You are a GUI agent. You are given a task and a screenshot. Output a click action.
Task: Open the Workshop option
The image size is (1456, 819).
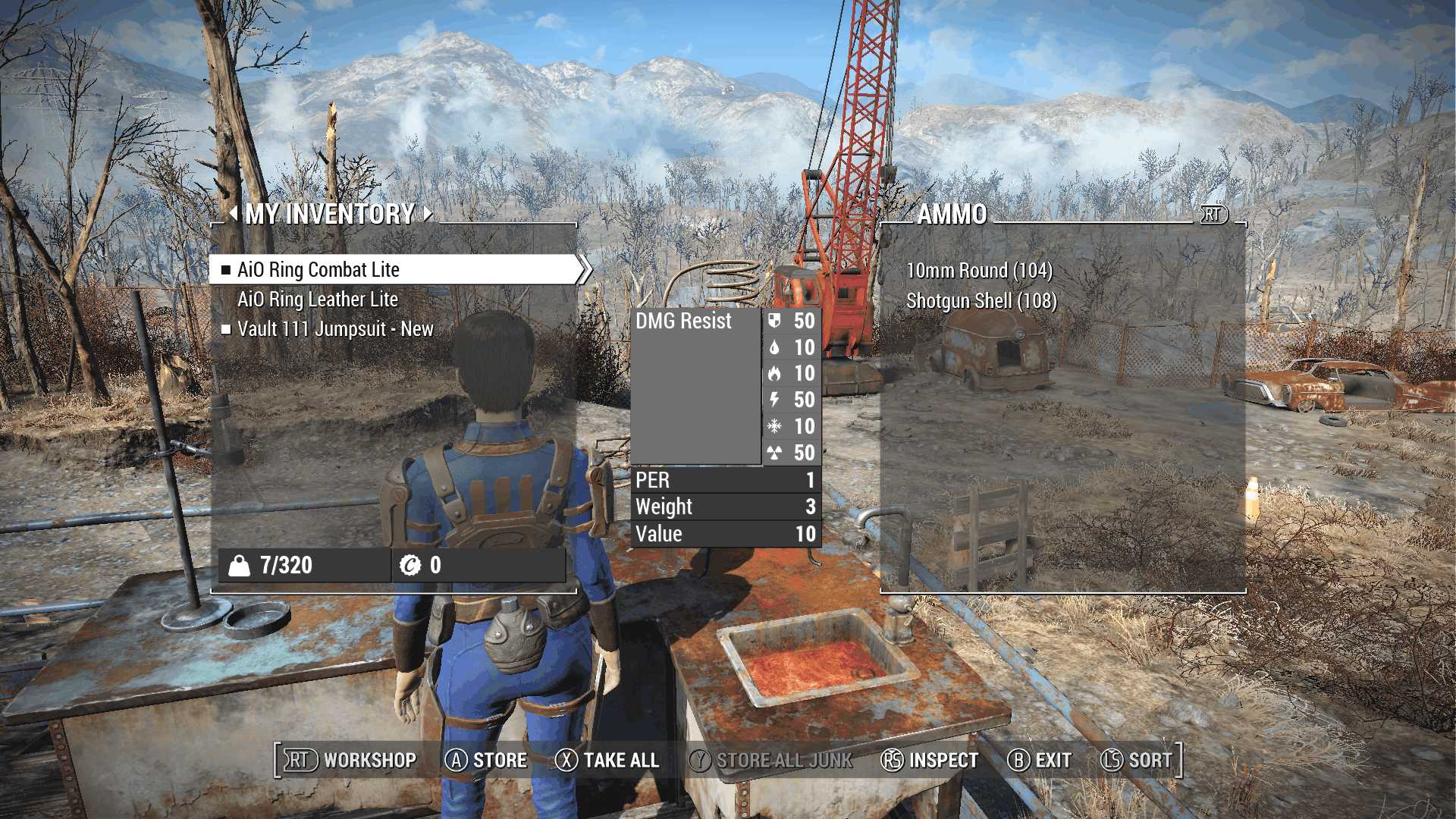(x=350, y=760)
